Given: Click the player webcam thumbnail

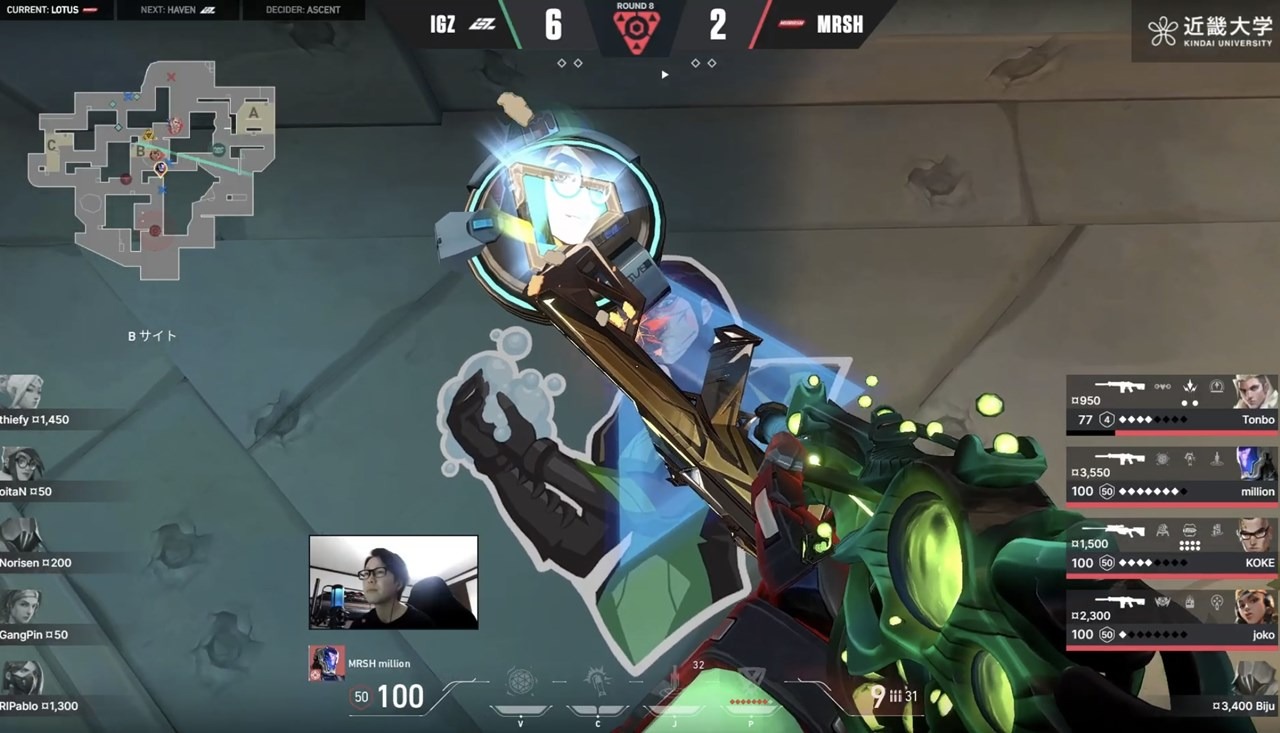Looking at the screenshot, I should click(x=393, y=582).
